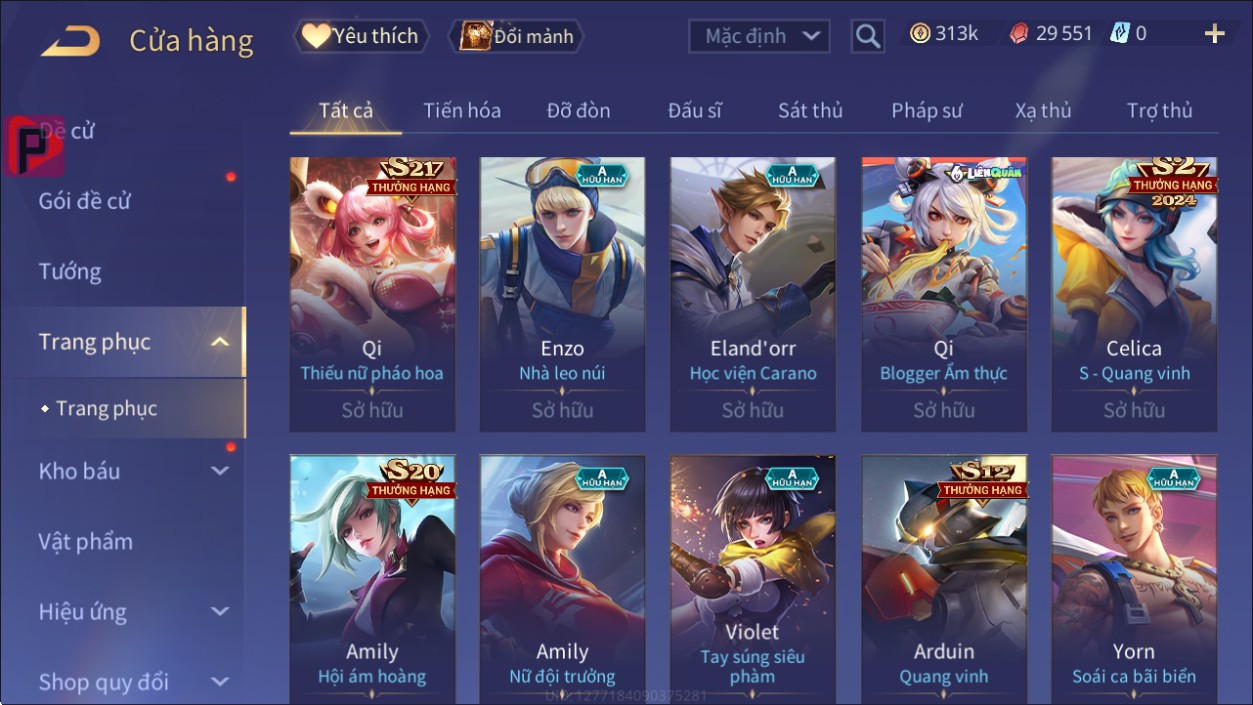Filter skins by Pháp sư
Image resolution: width=1253 pixels, height=705 pixels.
click(927, 111)
